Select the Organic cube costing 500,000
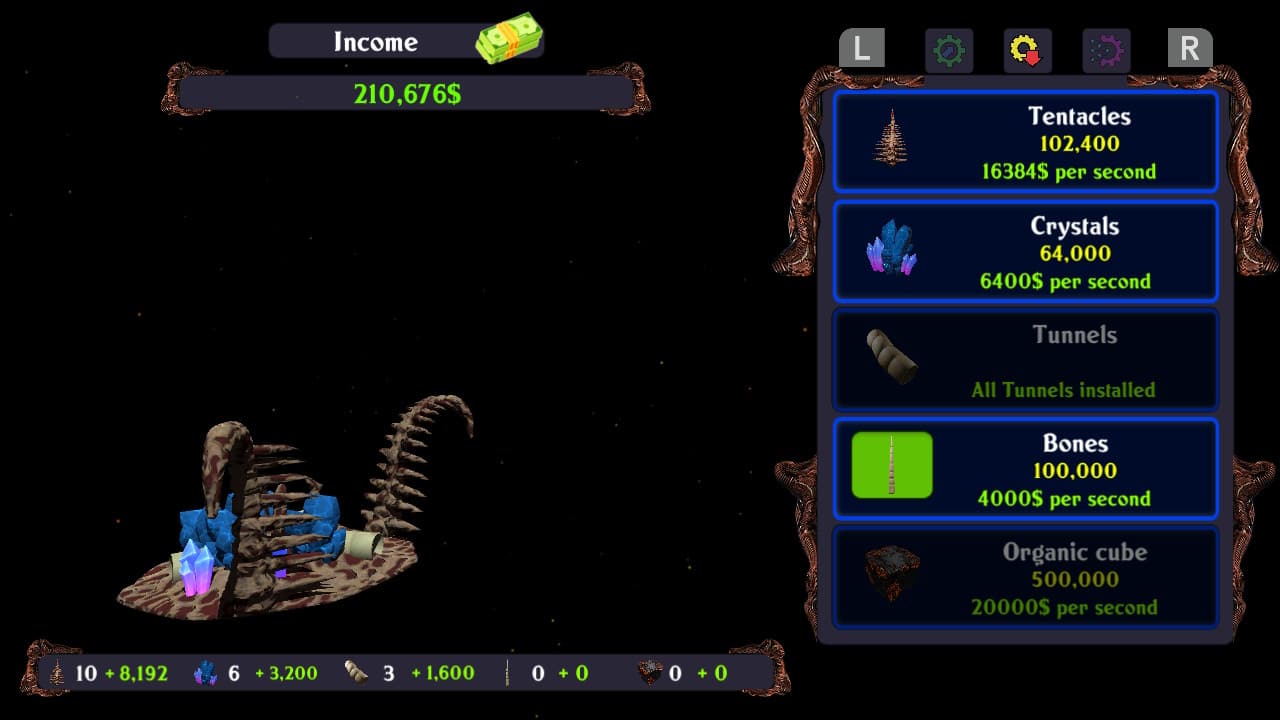Screen dimensions: 1280x720 point(1025,577)
